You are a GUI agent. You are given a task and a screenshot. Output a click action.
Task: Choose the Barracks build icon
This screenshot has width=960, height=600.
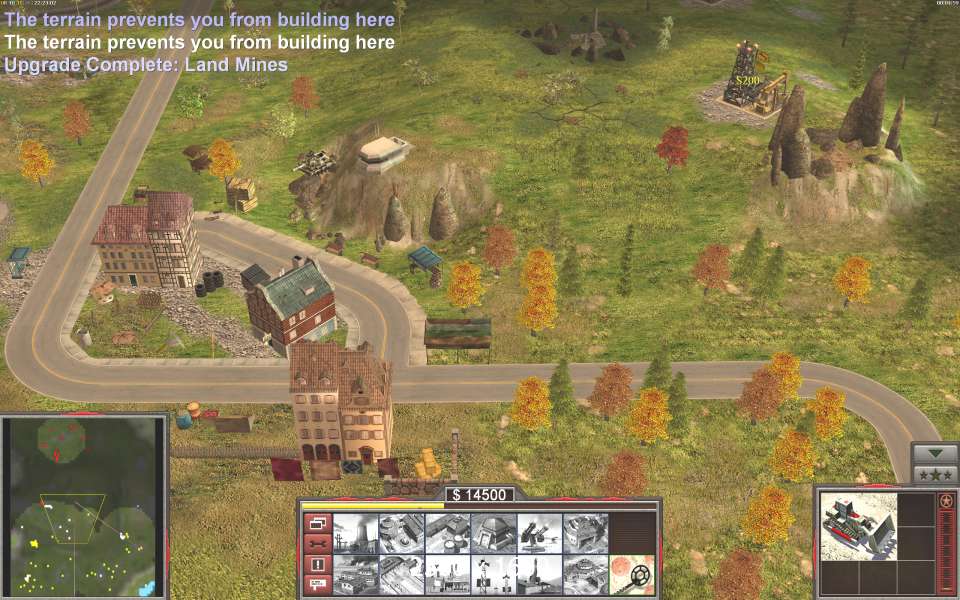tap(401, 533)
